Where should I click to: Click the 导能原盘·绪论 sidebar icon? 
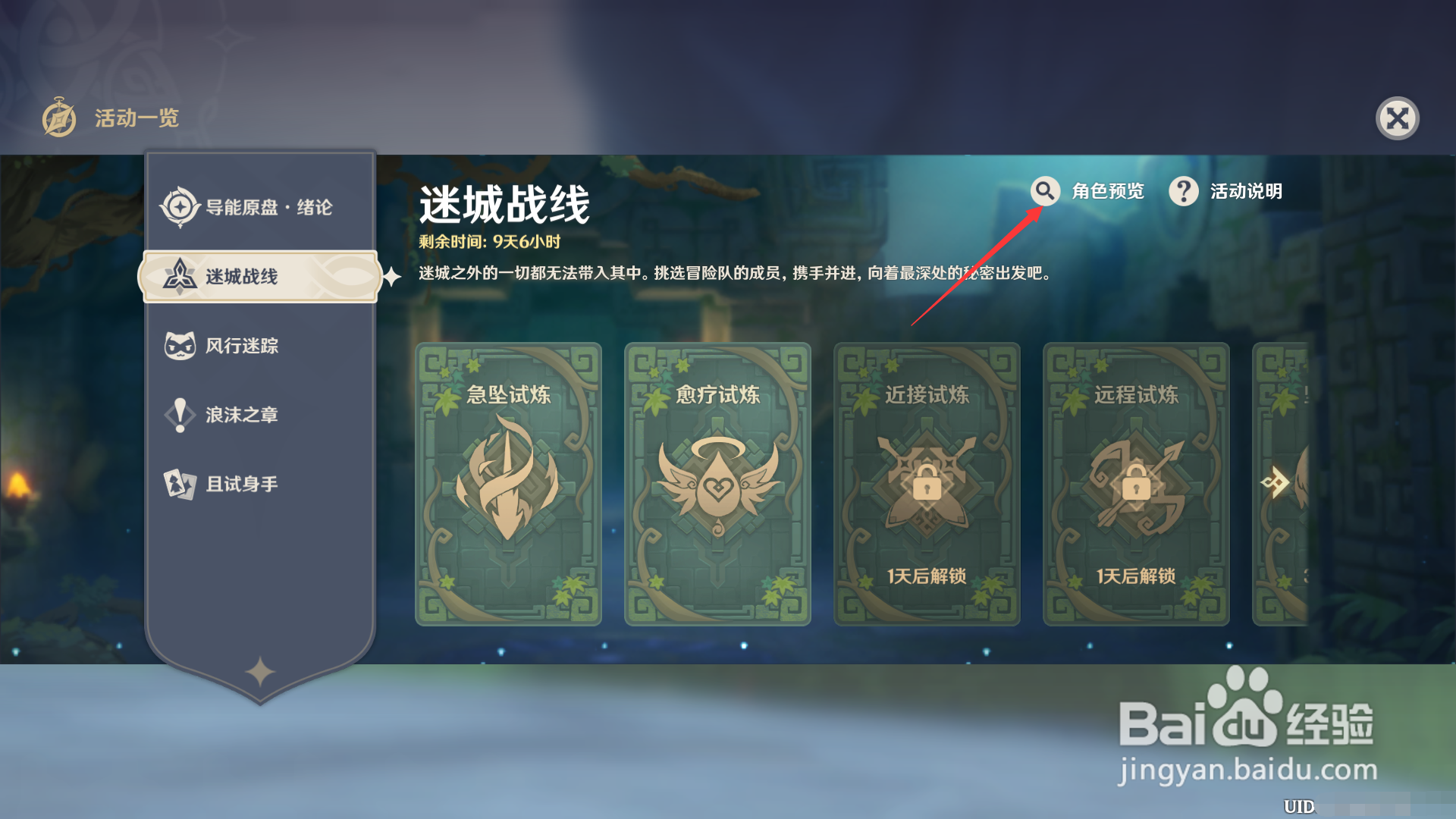click(x=180, y=206)
